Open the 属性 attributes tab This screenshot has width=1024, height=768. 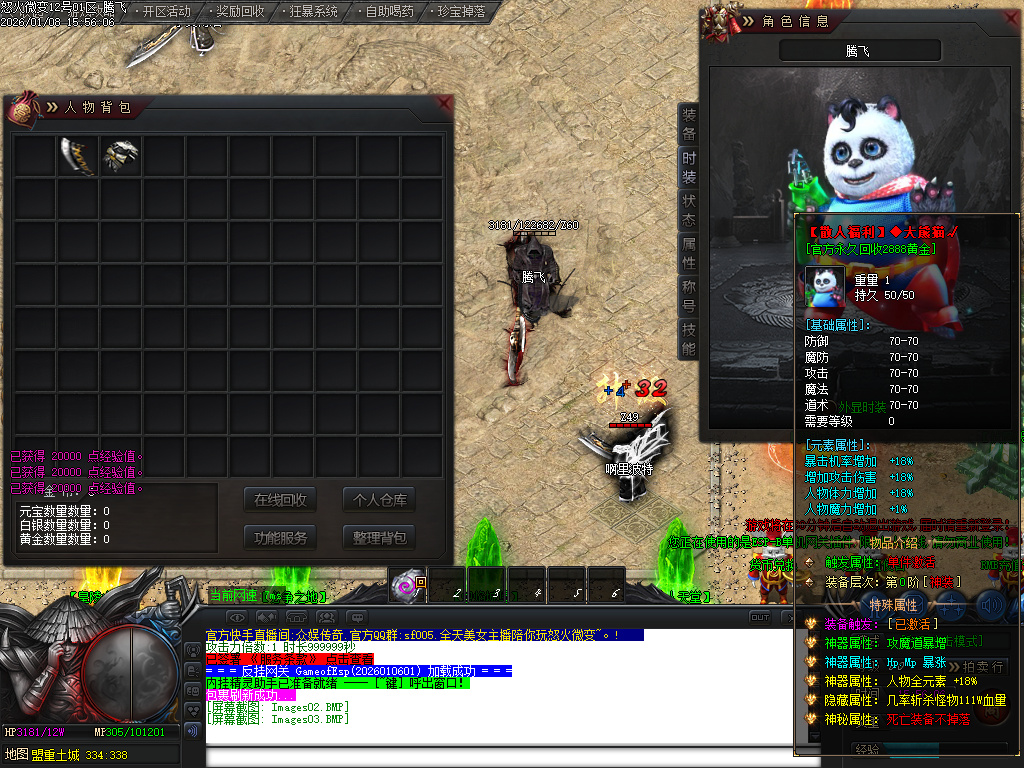click(x=689, y=254)
